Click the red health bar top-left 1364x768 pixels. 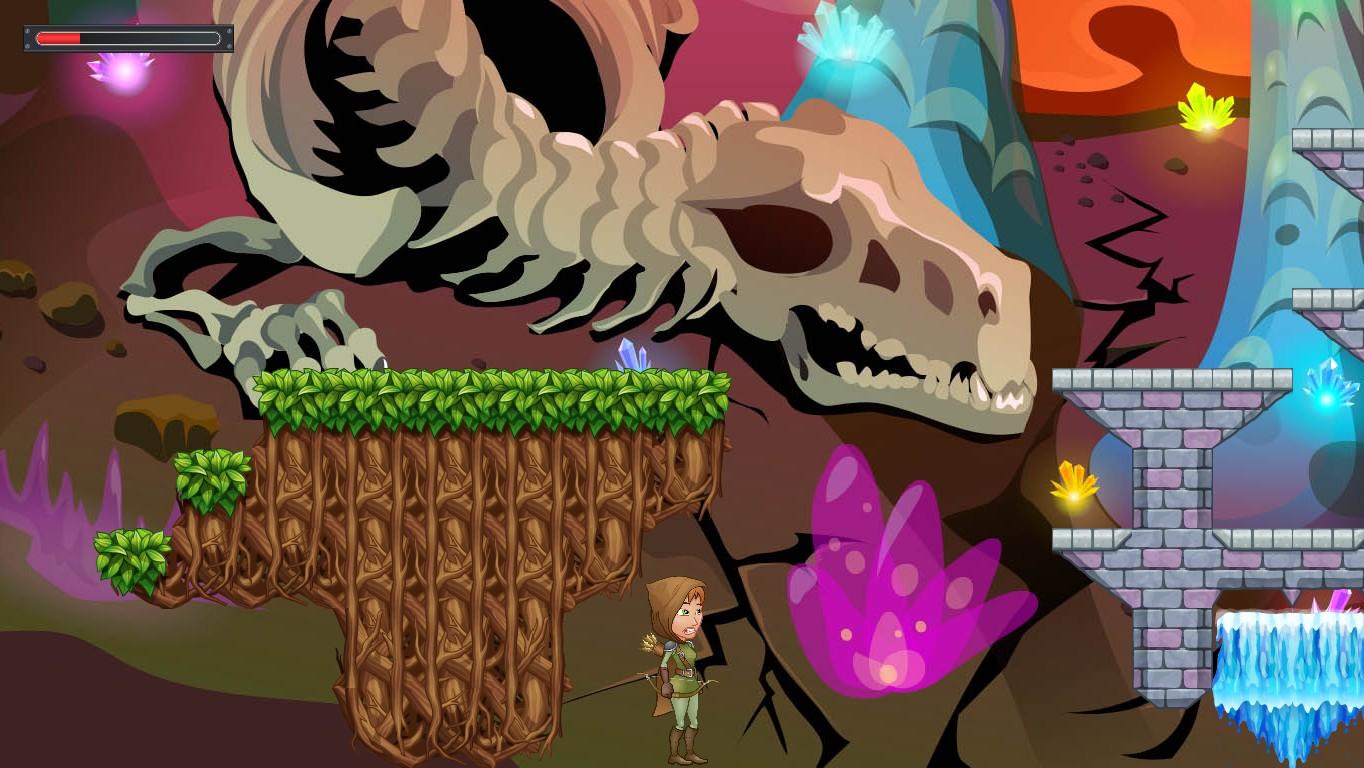pyautogui.click(x=60, y=38)
